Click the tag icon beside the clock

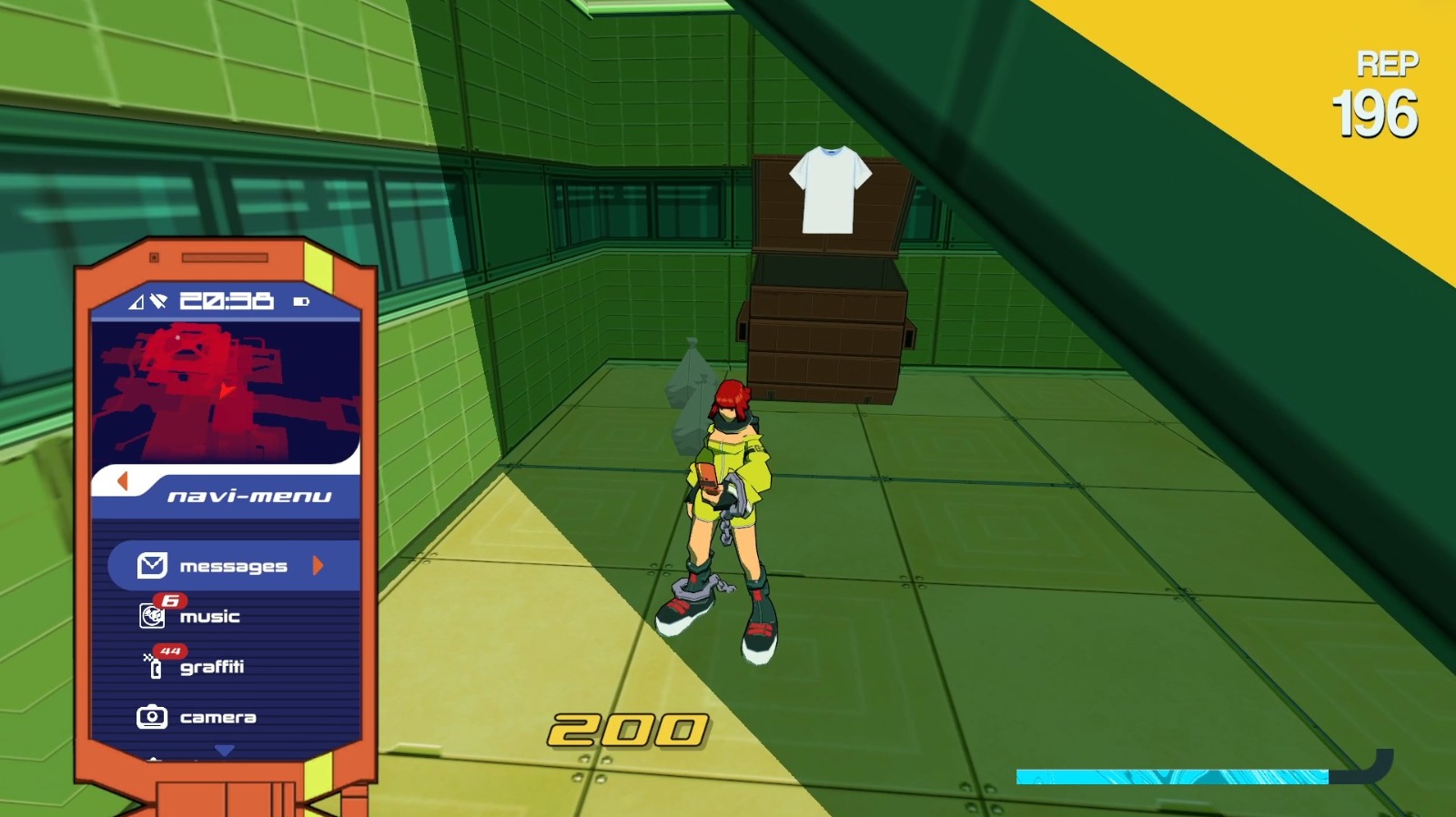(x=157, y=300)
